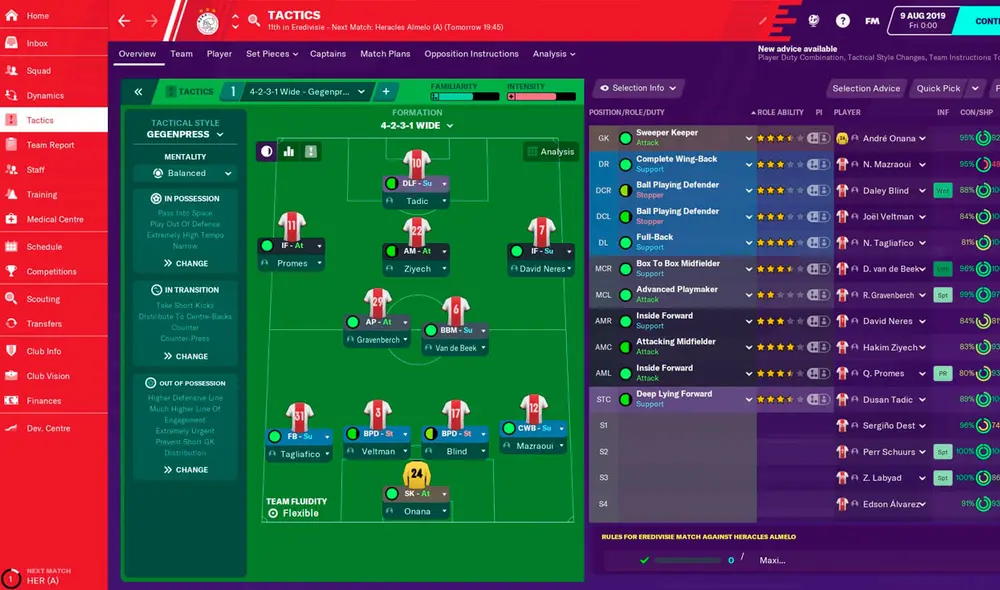Add a new tactic with the plus button
Screen dimensions: 1000x590
click(386, 91)
